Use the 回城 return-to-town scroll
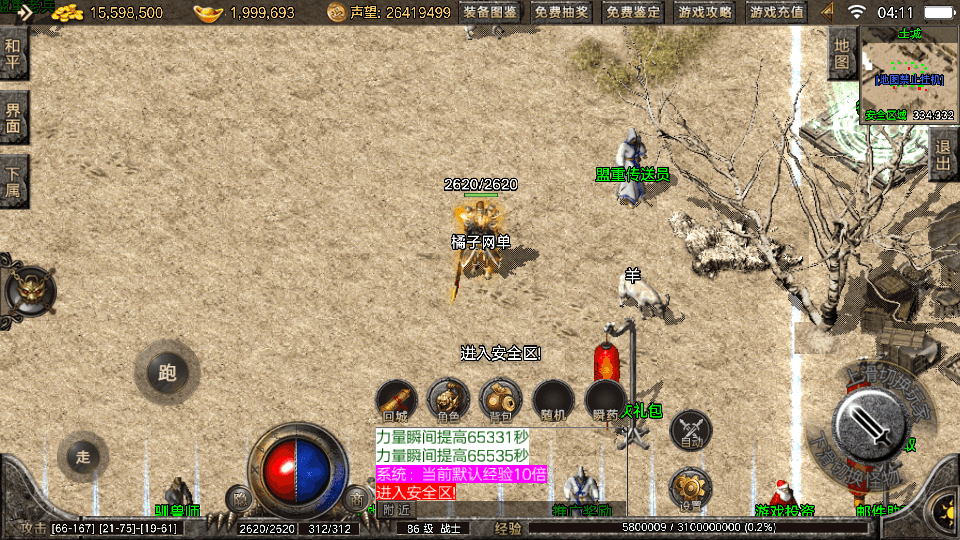Image resolution: width=960 pixels, height=540 pixels. point(396,400)
